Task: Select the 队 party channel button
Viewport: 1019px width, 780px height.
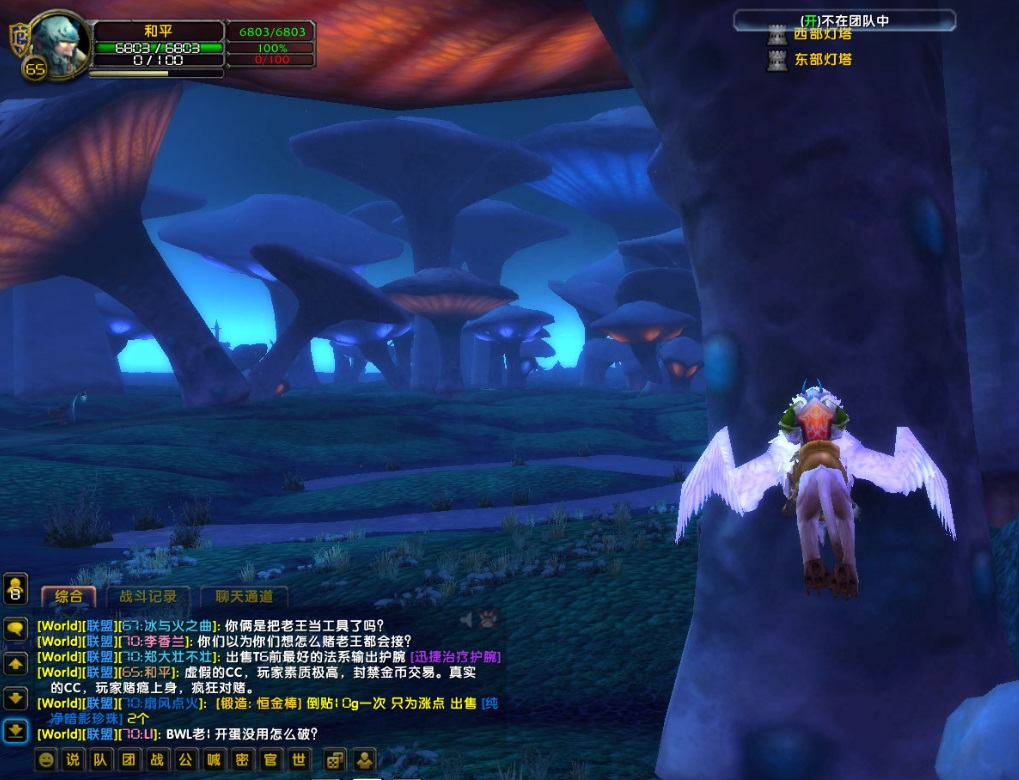Action: (100, 759)
